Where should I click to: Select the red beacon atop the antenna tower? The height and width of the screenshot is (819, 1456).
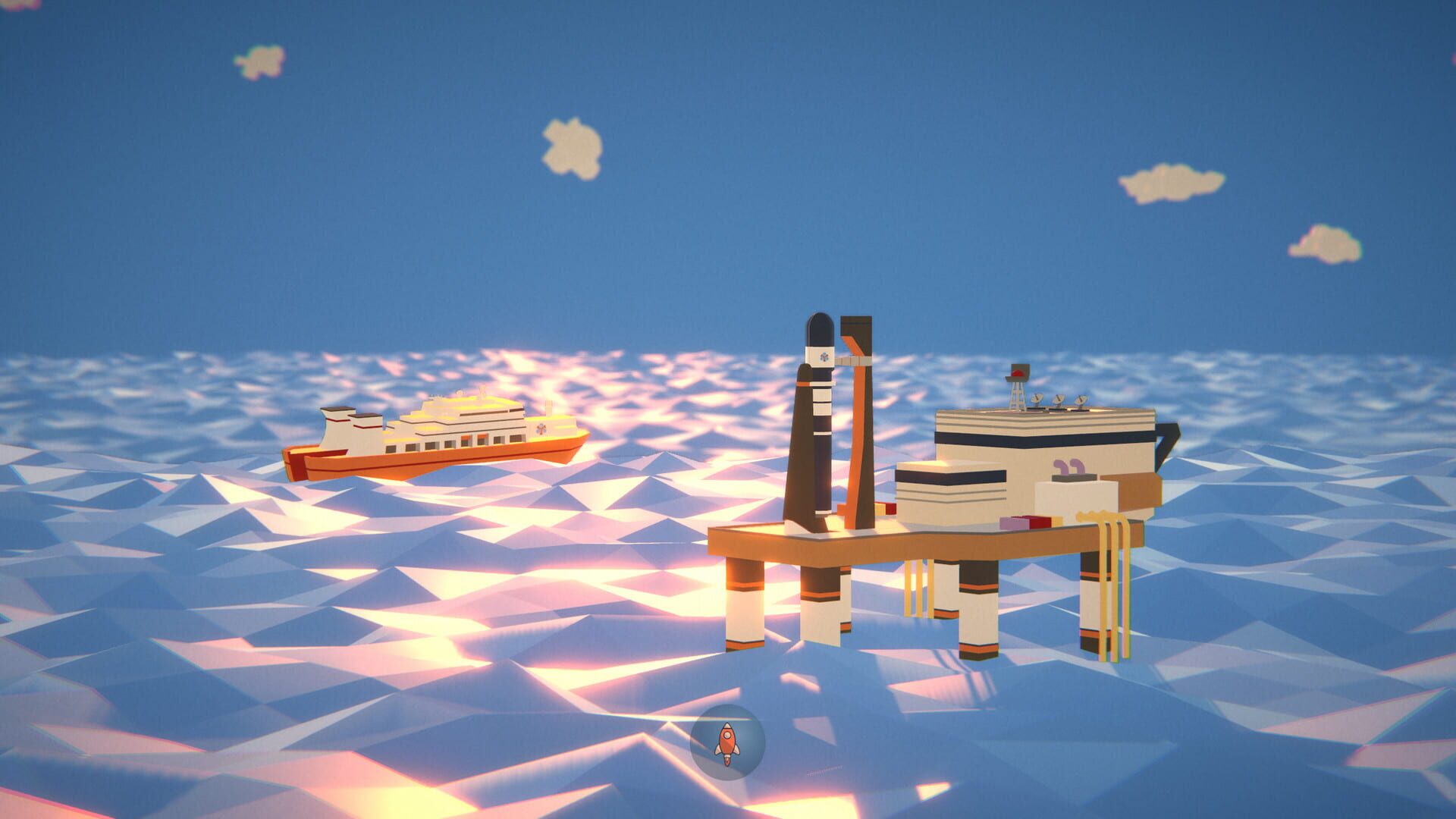1018,374
